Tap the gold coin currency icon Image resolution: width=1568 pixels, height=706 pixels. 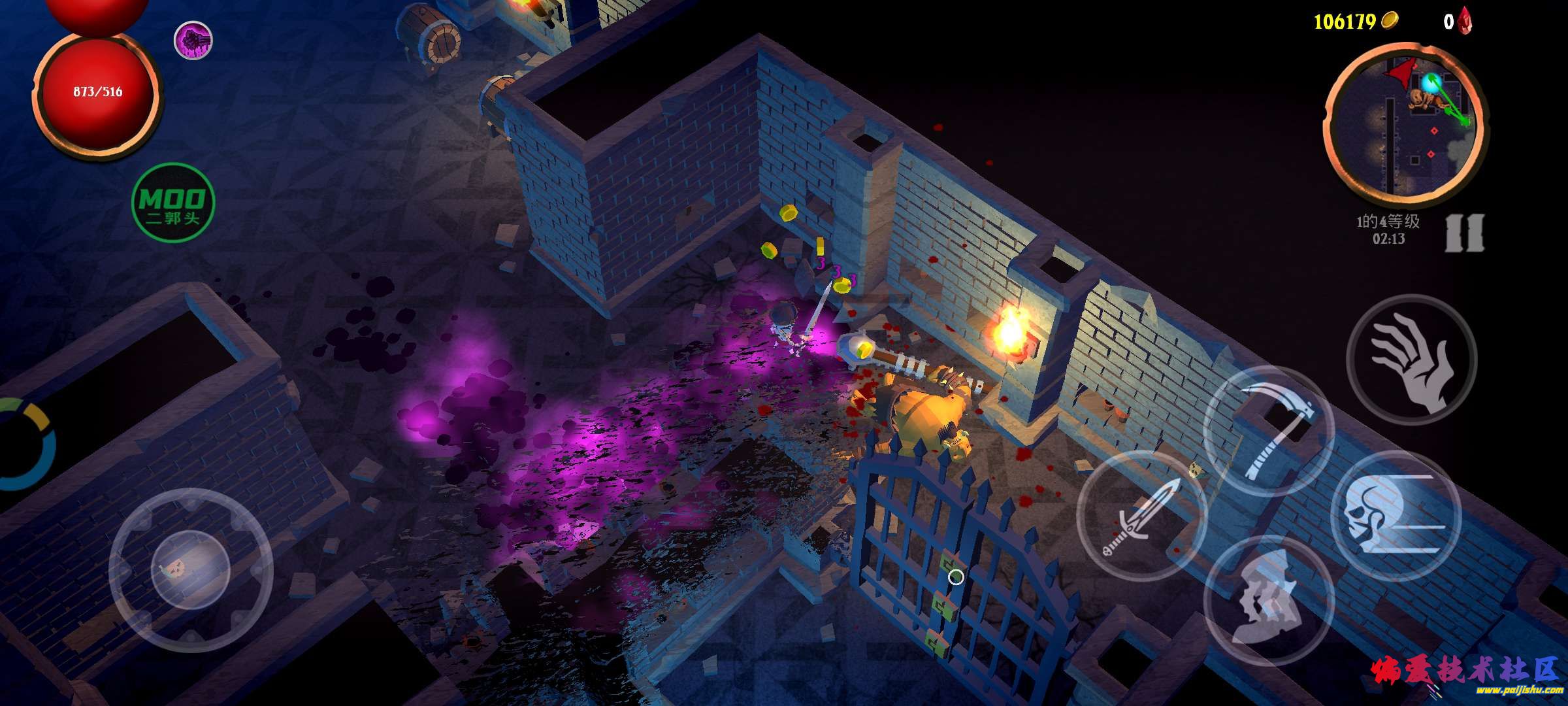click(1389, 21)
